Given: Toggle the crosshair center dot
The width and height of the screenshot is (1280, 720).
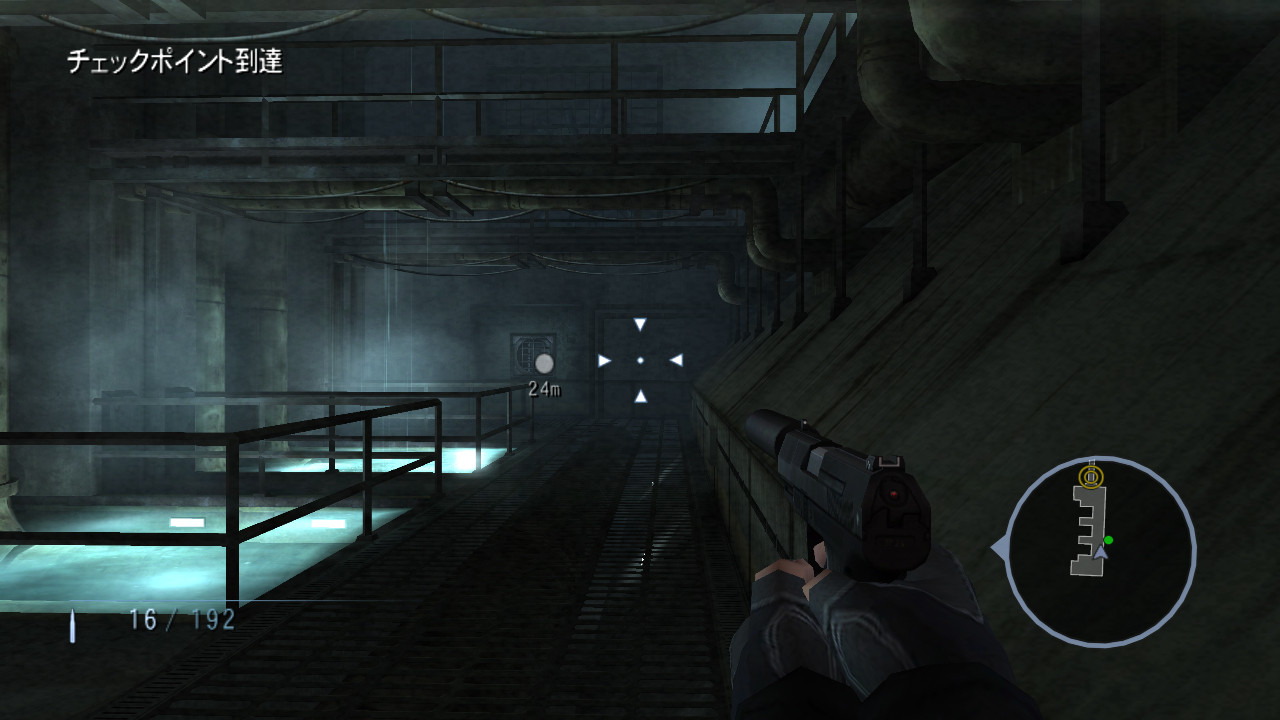Looking at the screenshot, I should [x=639, y=358].
